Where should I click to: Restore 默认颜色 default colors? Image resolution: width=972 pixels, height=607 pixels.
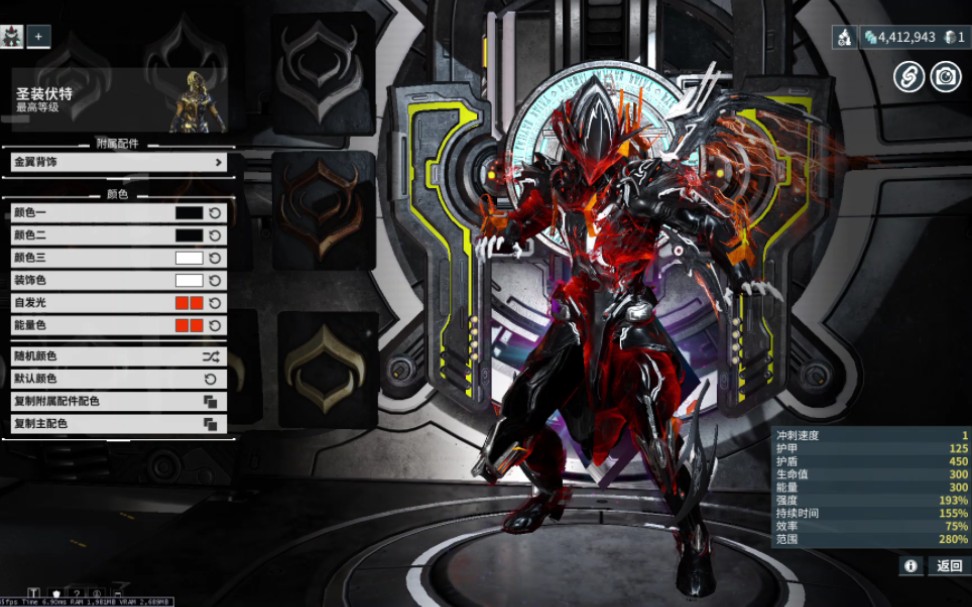click(118, 379)
